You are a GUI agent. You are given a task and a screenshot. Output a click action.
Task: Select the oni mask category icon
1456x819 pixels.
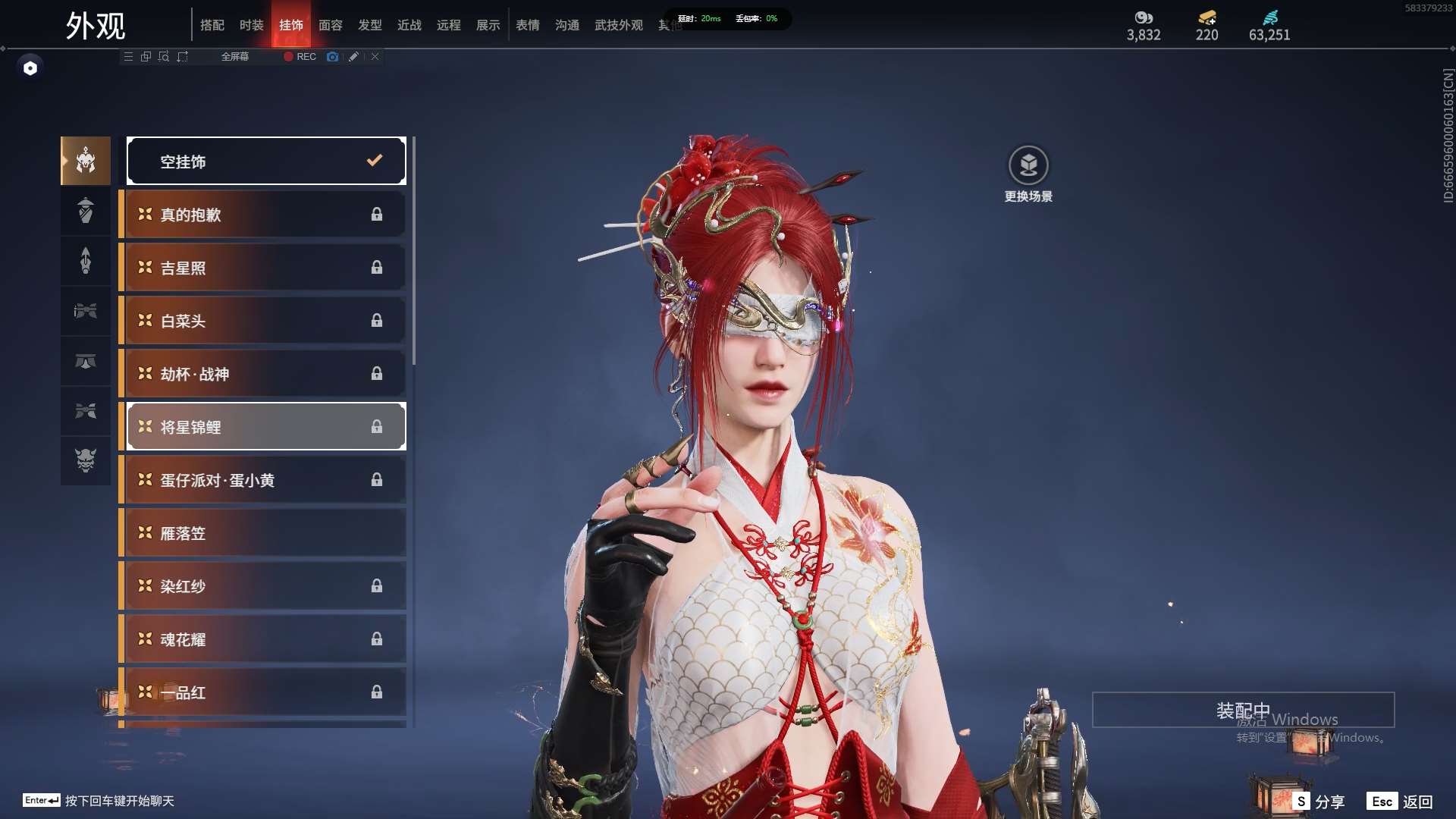coord(86,460)
